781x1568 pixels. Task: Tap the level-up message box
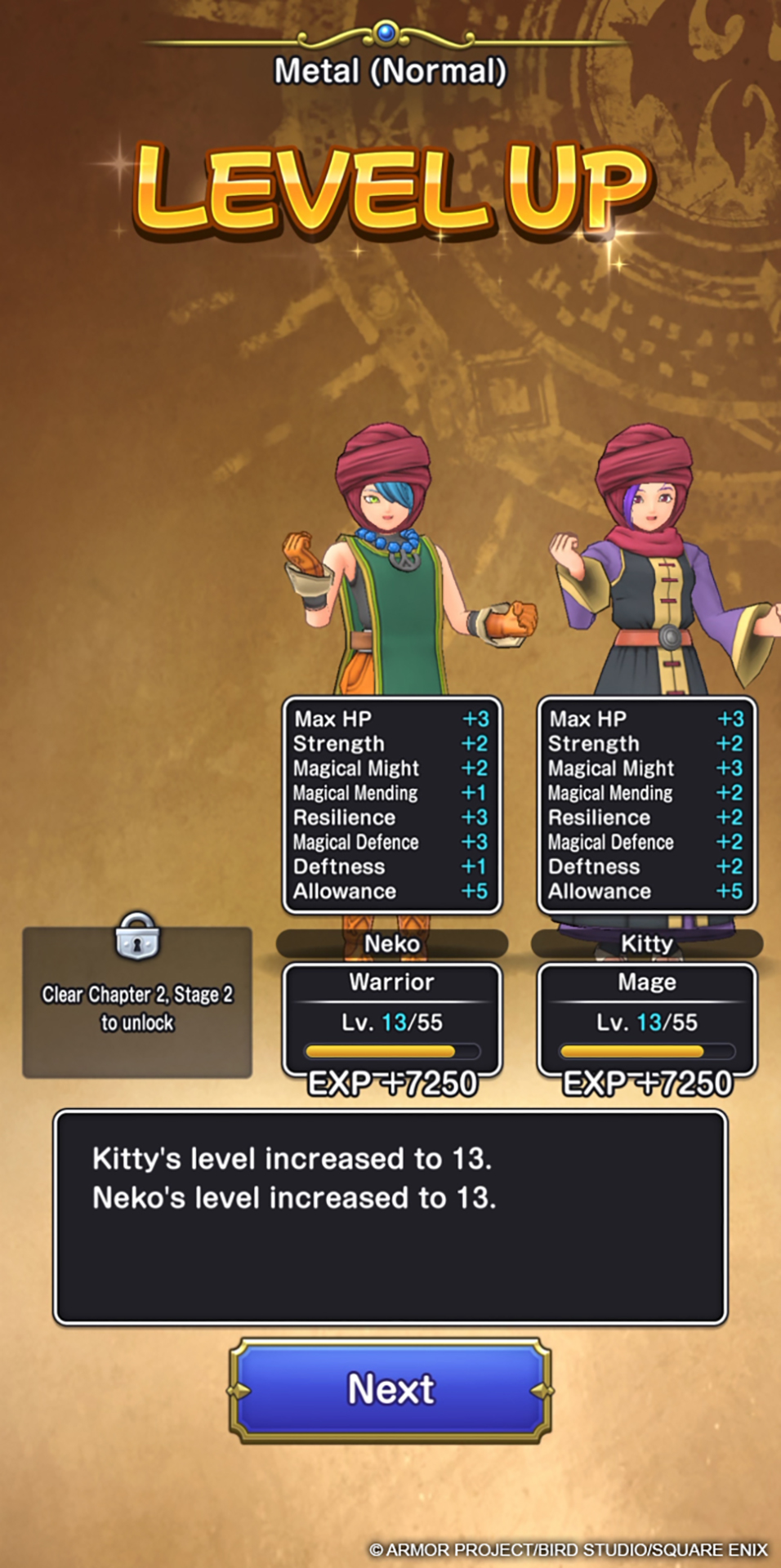390,1217
